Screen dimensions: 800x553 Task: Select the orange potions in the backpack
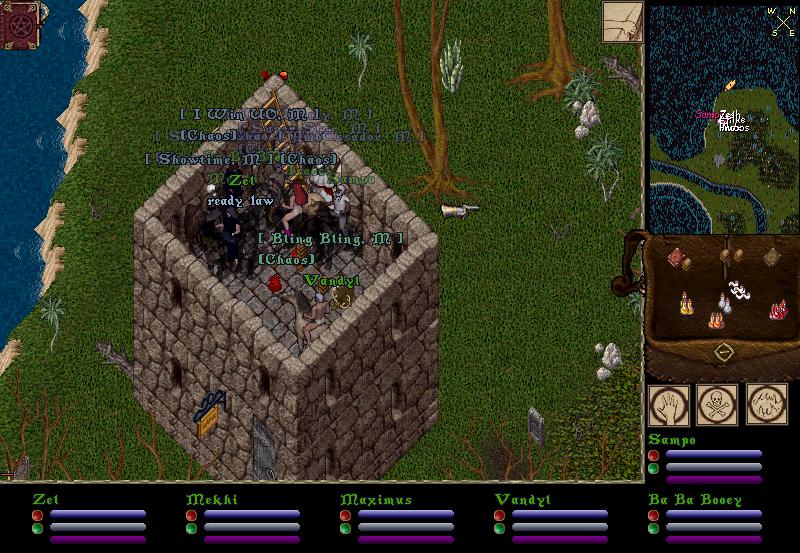[x=717, y=319]
